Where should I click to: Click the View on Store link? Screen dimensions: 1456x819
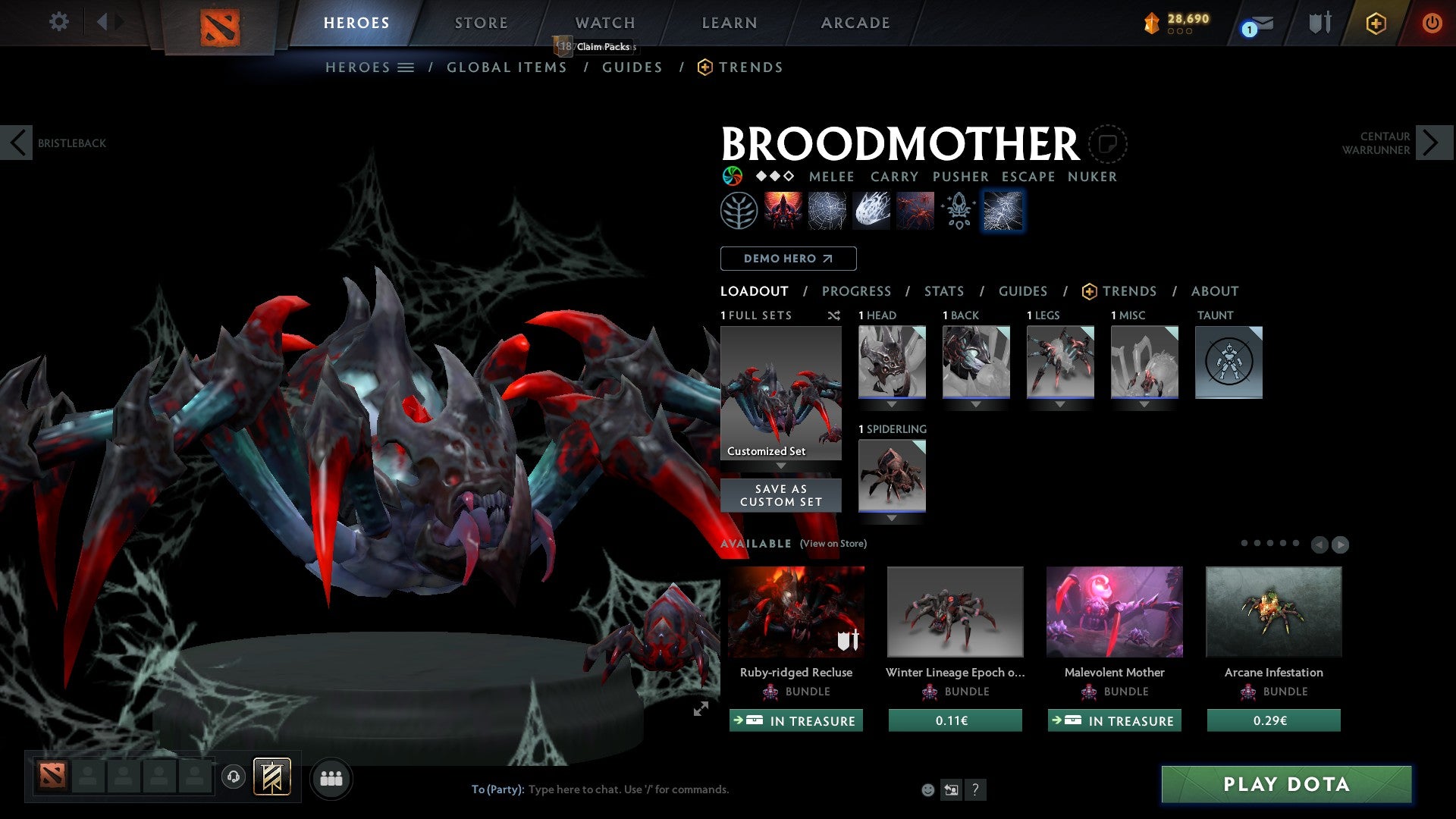[x=833, y=544]
